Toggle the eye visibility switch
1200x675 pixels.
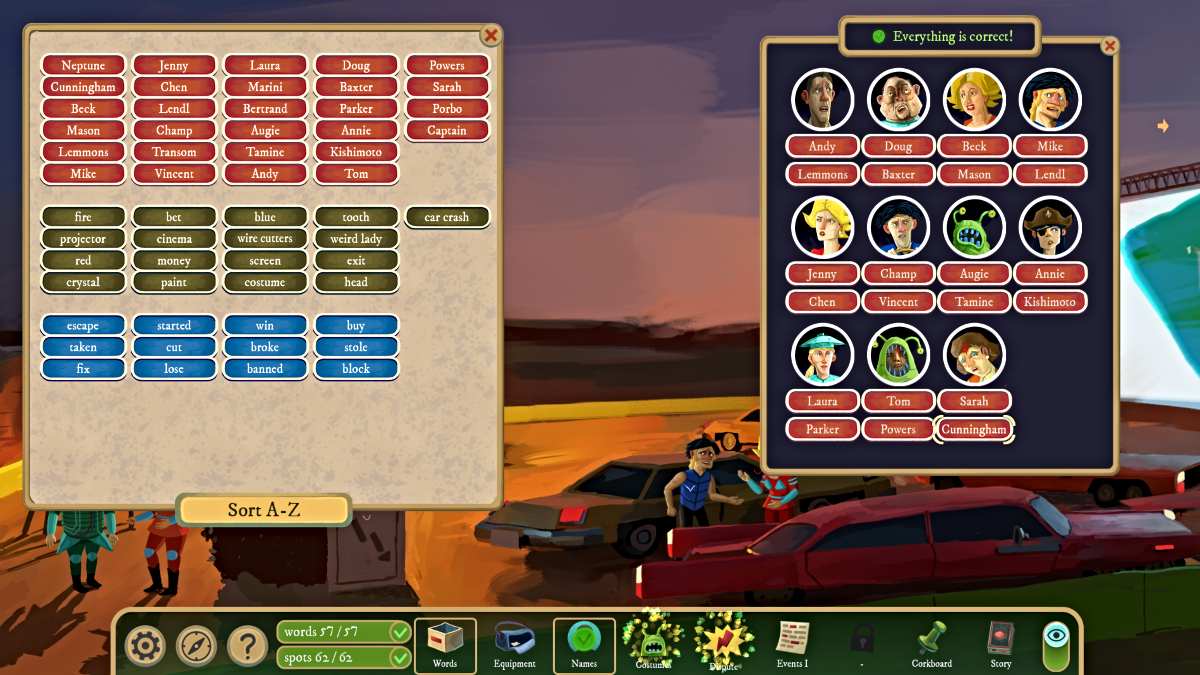1056,646
